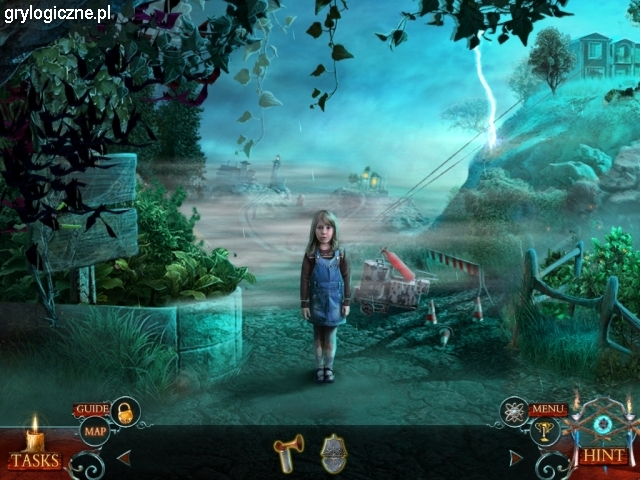Open the trophy achievements screen

coord(546,432)
